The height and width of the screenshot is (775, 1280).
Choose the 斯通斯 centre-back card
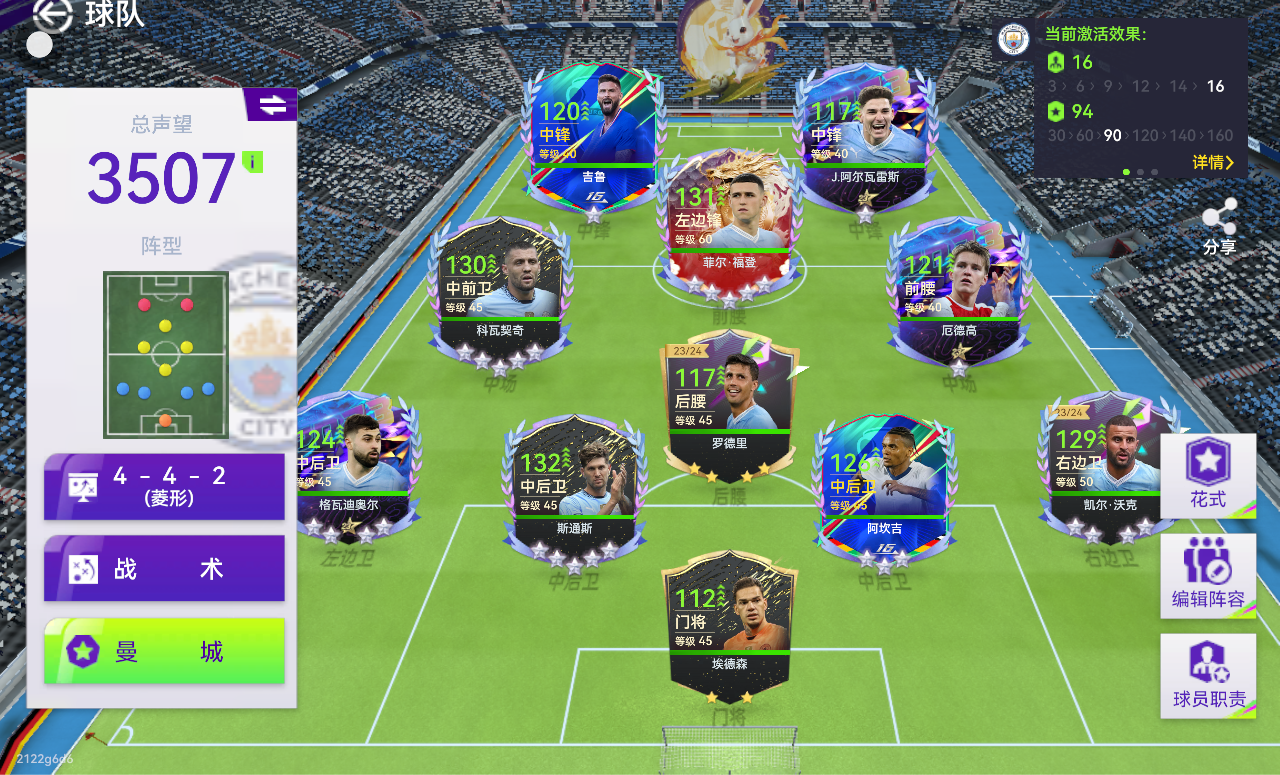[x=570, y=483]
